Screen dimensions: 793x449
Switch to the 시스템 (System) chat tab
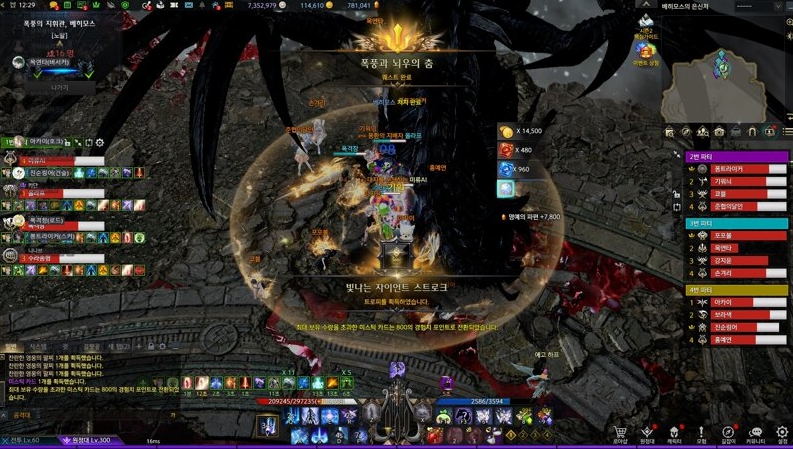pyautogui.click(x=38, y=347)
